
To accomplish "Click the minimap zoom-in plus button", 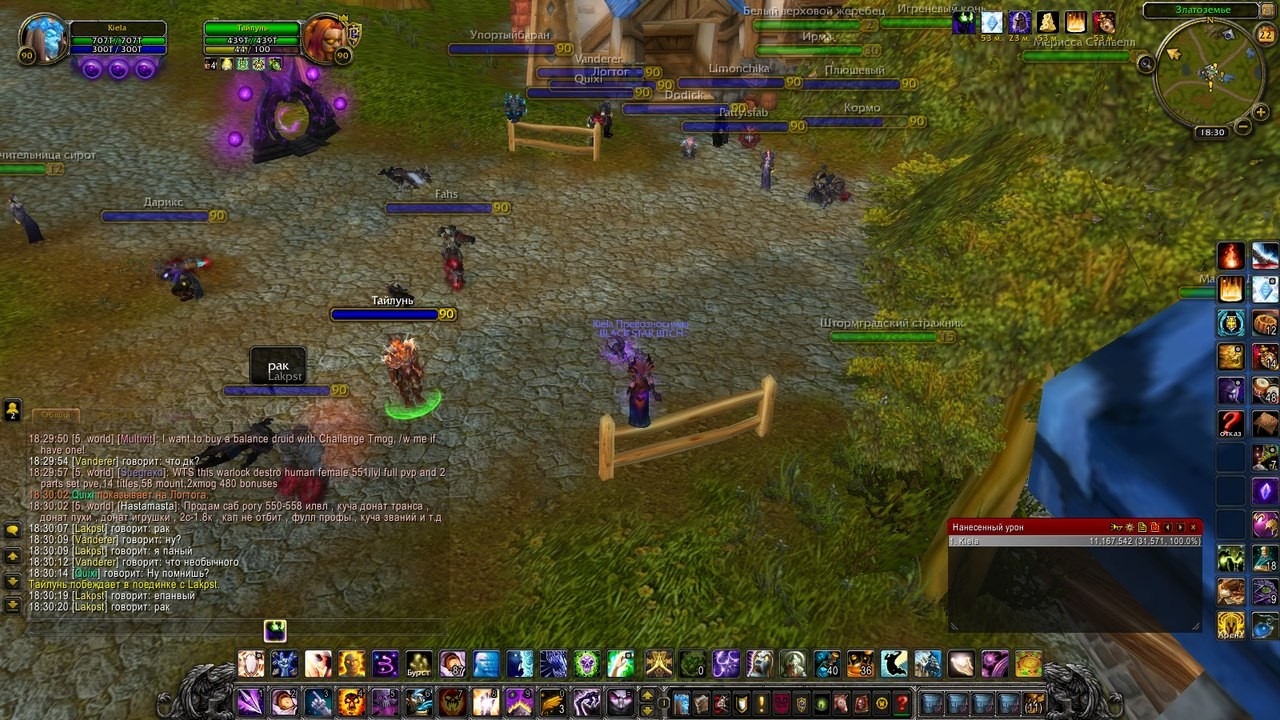I will (1263, 111).
